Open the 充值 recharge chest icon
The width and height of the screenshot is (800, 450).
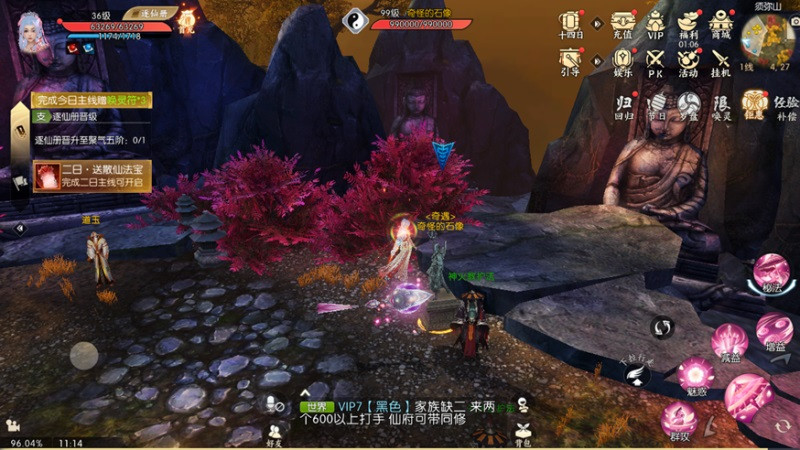623,22
